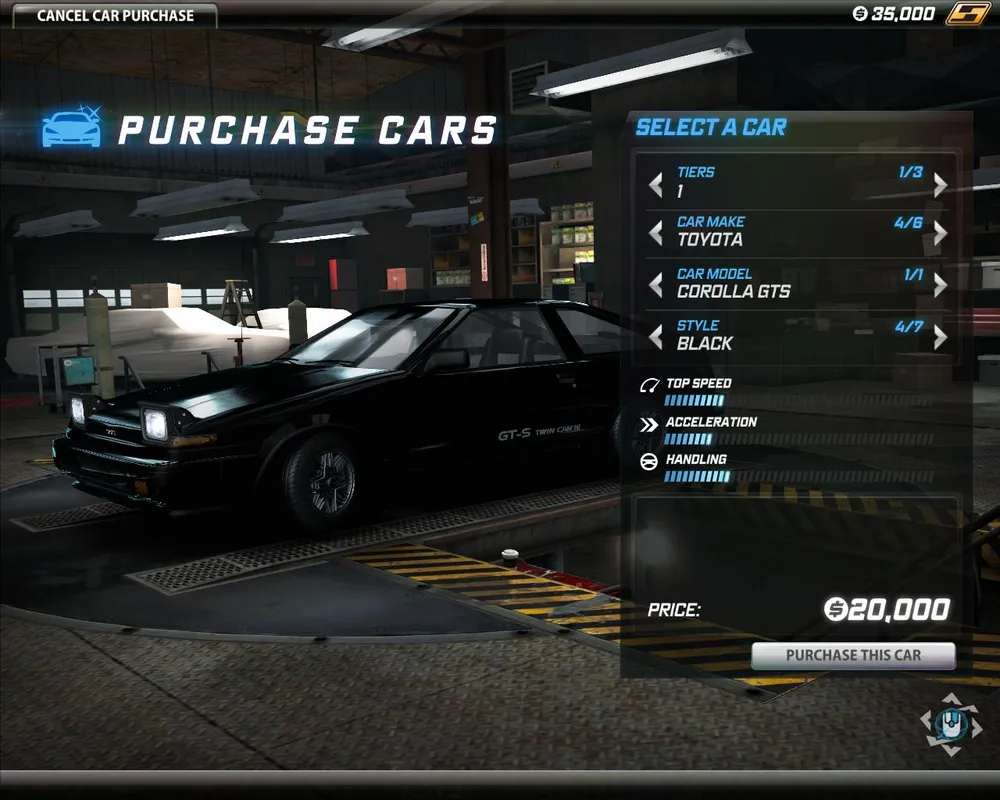1000x800 pixels.
Task: Advance to the next tier
Action: (x=940, y=184)
